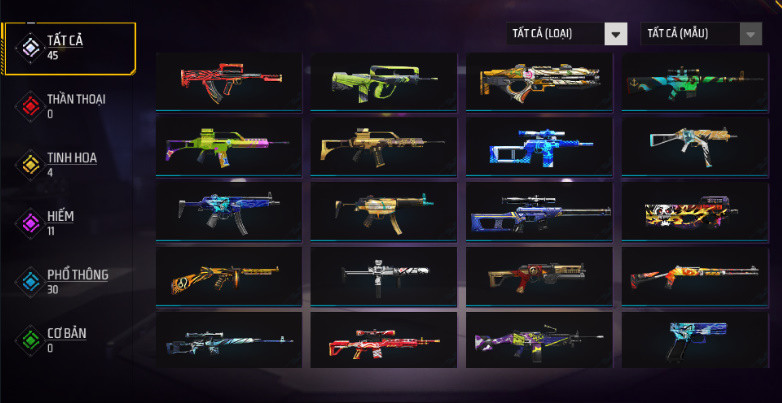Select the Tất Cả category tab
782x403 pixels.
click(70, 47)
